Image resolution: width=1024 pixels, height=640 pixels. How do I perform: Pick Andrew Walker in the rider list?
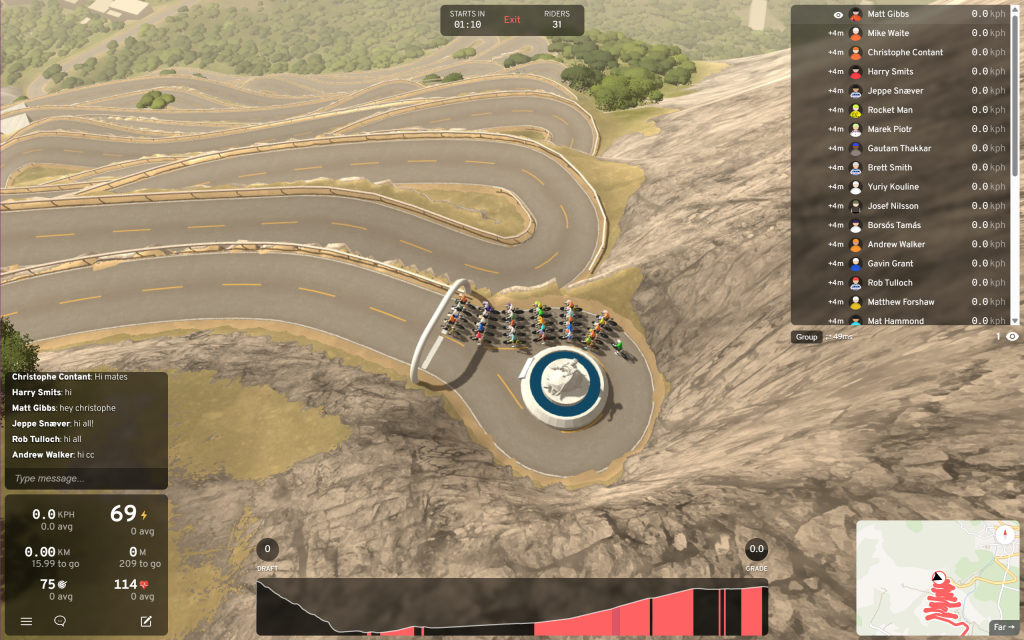pos(896,244)
